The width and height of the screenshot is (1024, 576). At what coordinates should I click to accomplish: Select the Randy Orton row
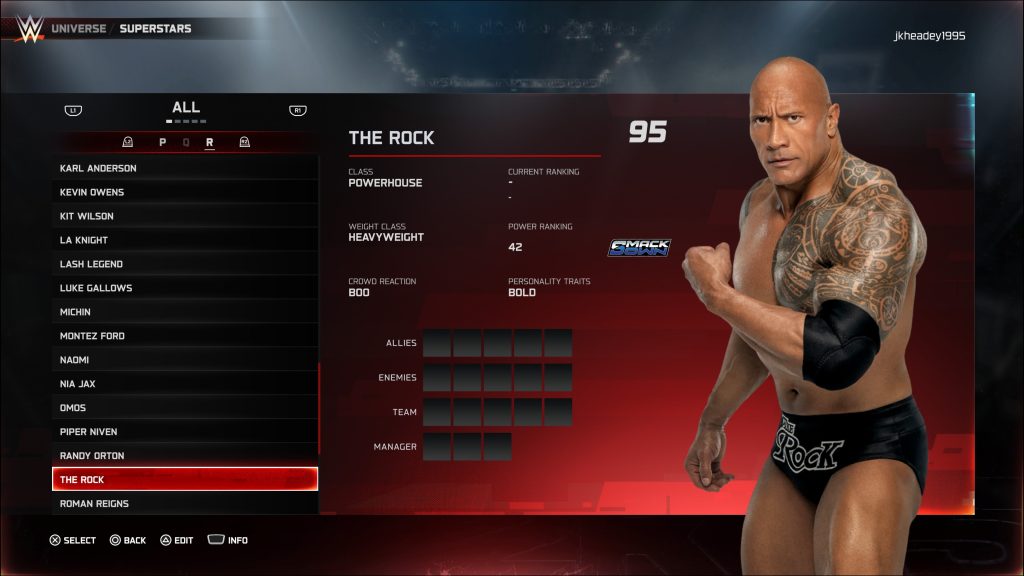[x=185, y=456]
